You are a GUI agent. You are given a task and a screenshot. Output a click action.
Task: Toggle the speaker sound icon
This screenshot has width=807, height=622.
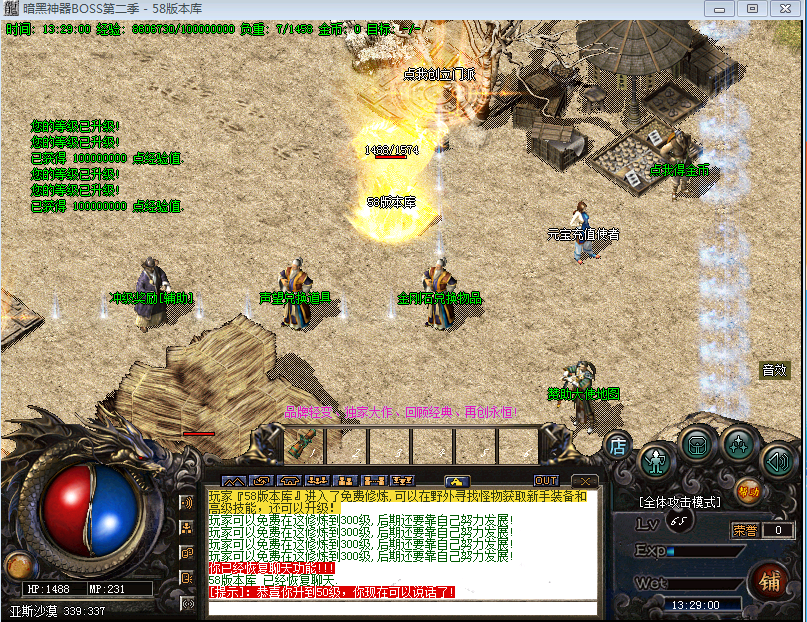click(x=777, y=461)
